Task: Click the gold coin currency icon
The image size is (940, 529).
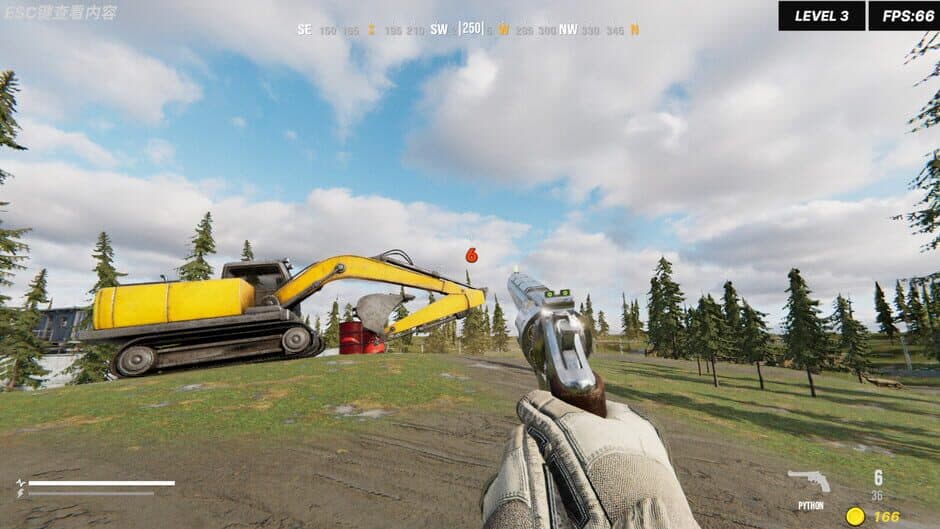Action: [x=855, y=516]
